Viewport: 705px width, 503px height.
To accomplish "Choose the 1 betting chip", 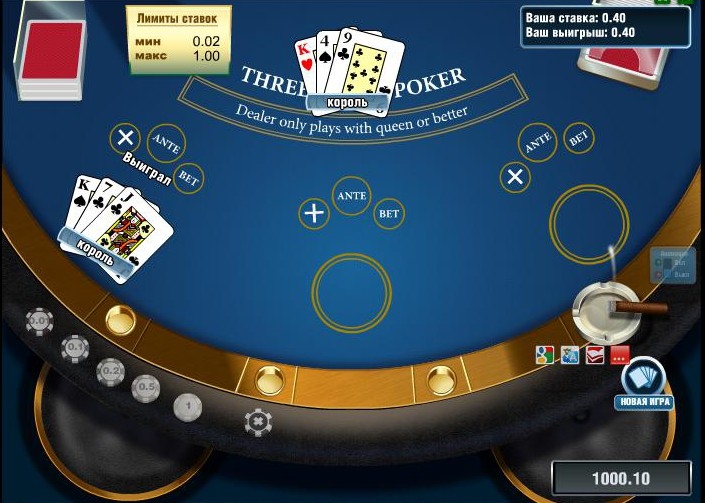I will pyautogui.click(x=188, y=406).
